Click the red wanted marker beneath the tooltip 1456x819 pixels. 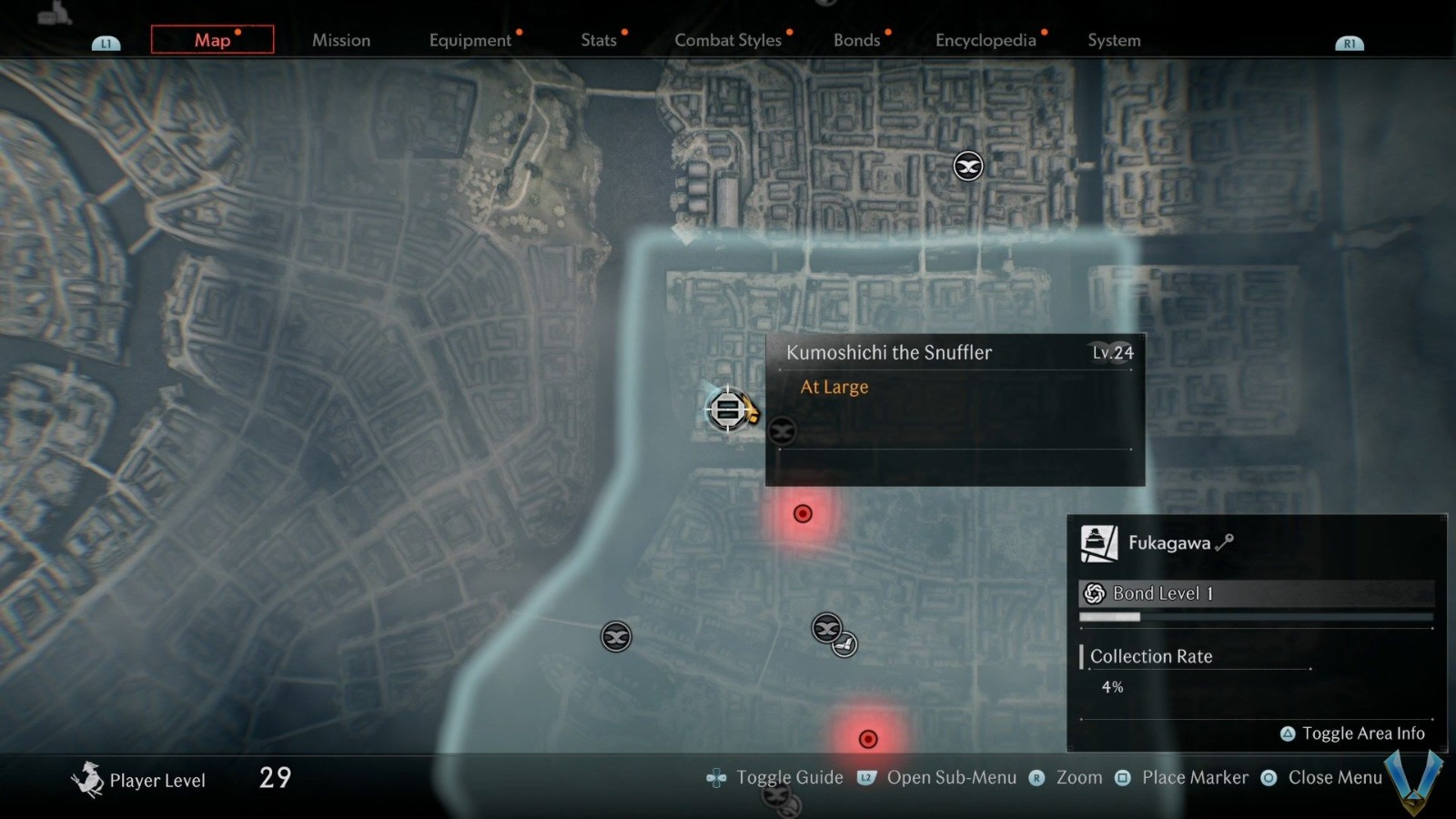(x=802, y=513)
